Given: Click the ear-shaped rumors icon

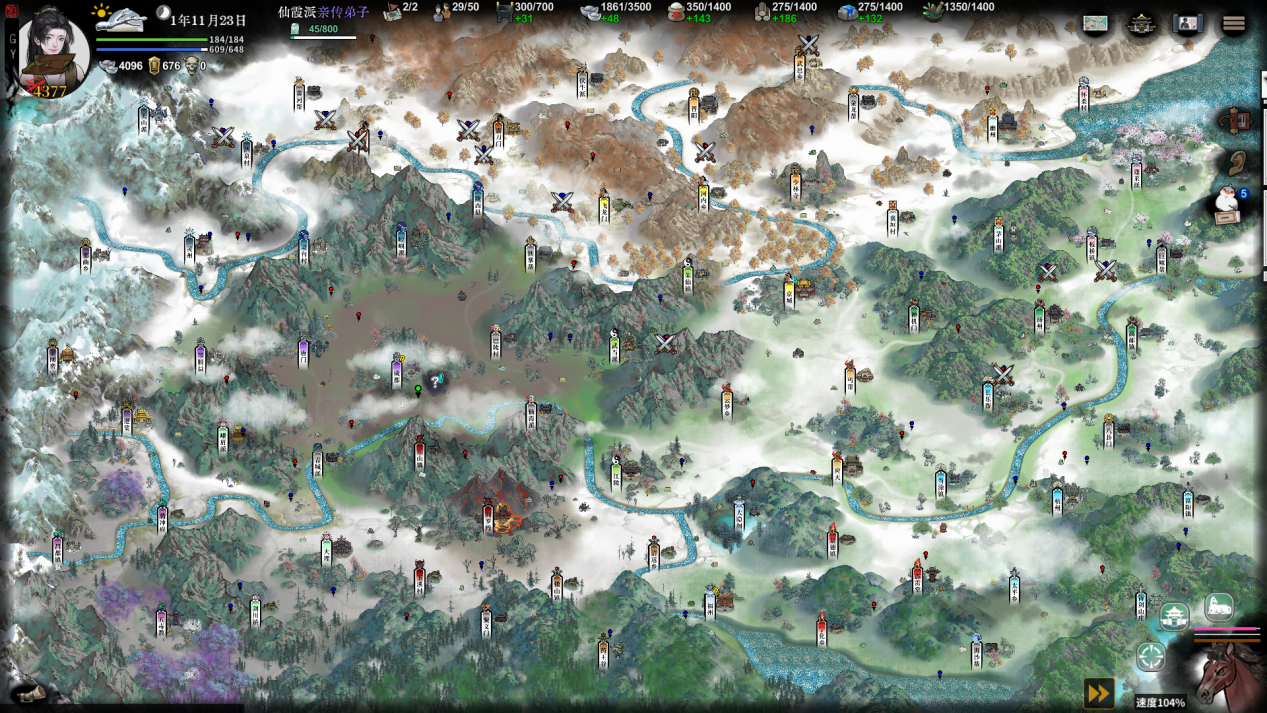Looking at the screenshot, I should click(1238, 162).
